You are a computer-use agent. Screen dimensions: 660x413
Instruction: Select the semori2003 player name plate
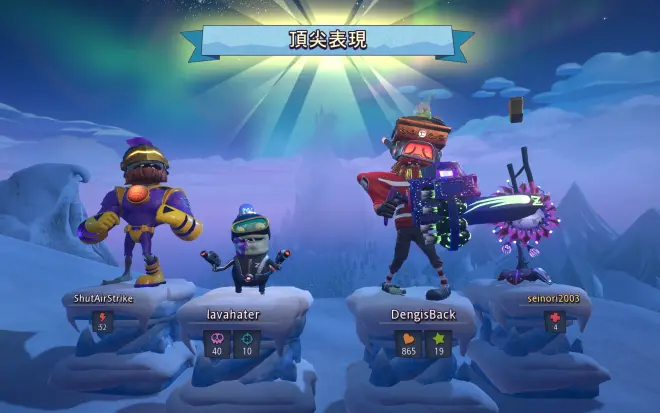pyautogui.click(x=554, y=298)
